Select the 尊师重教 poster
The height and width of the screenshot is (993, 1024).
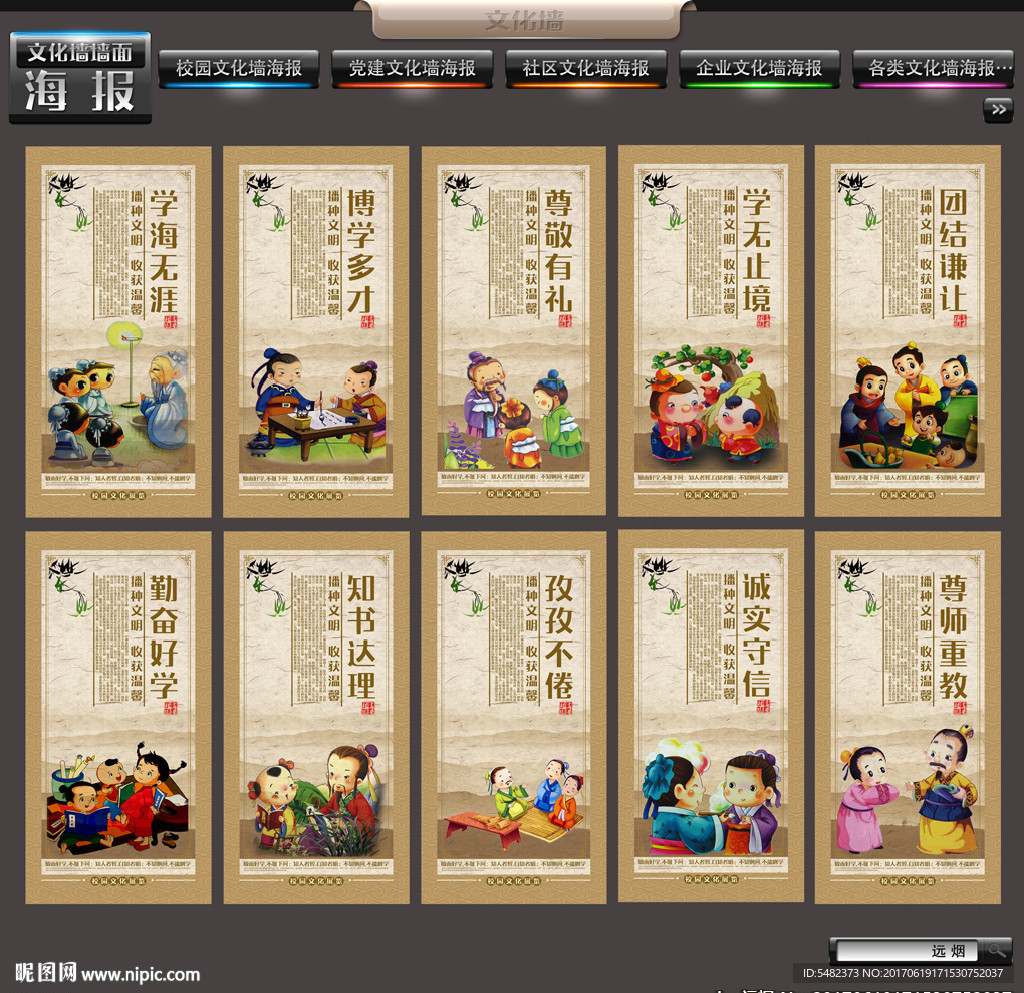pyautogui.click(x=908, y=717)
